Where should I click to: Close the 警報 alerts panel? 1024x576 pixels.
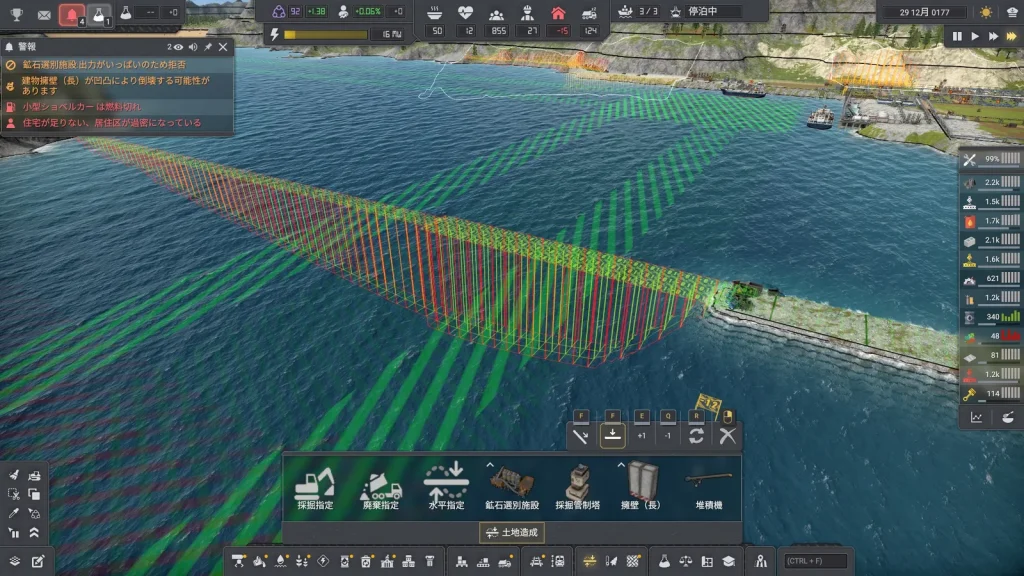223,47
